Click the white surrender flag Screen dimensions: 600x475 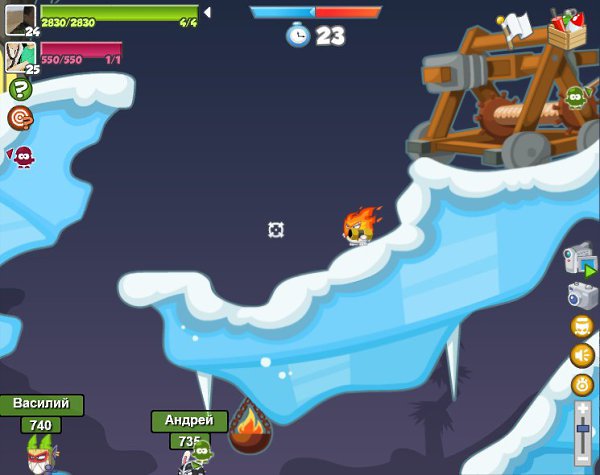pyautogui.click(x=515, y=25)
